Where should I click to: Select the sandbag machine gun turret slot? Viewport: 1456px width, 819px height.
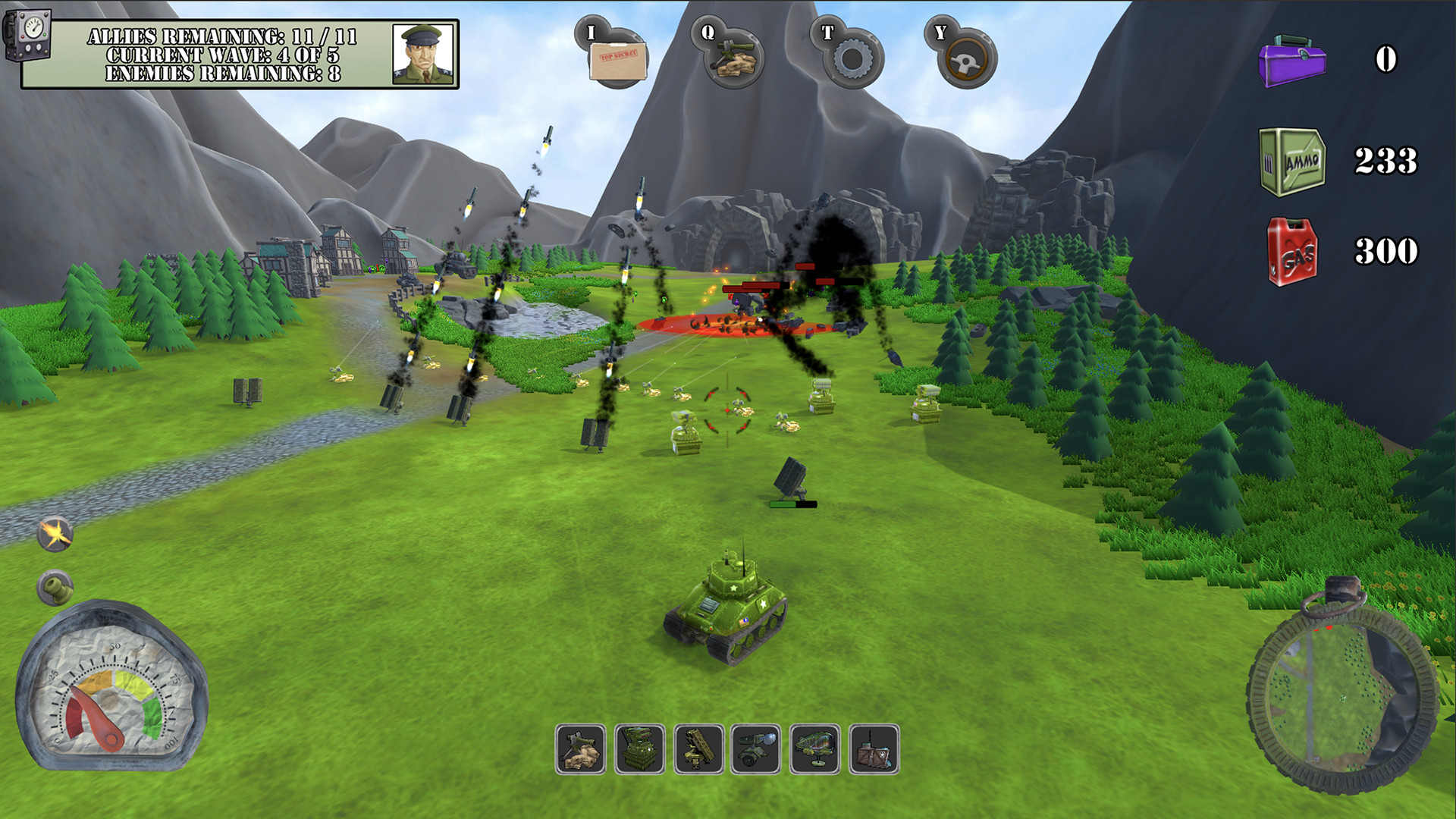[x=580, y=749]
